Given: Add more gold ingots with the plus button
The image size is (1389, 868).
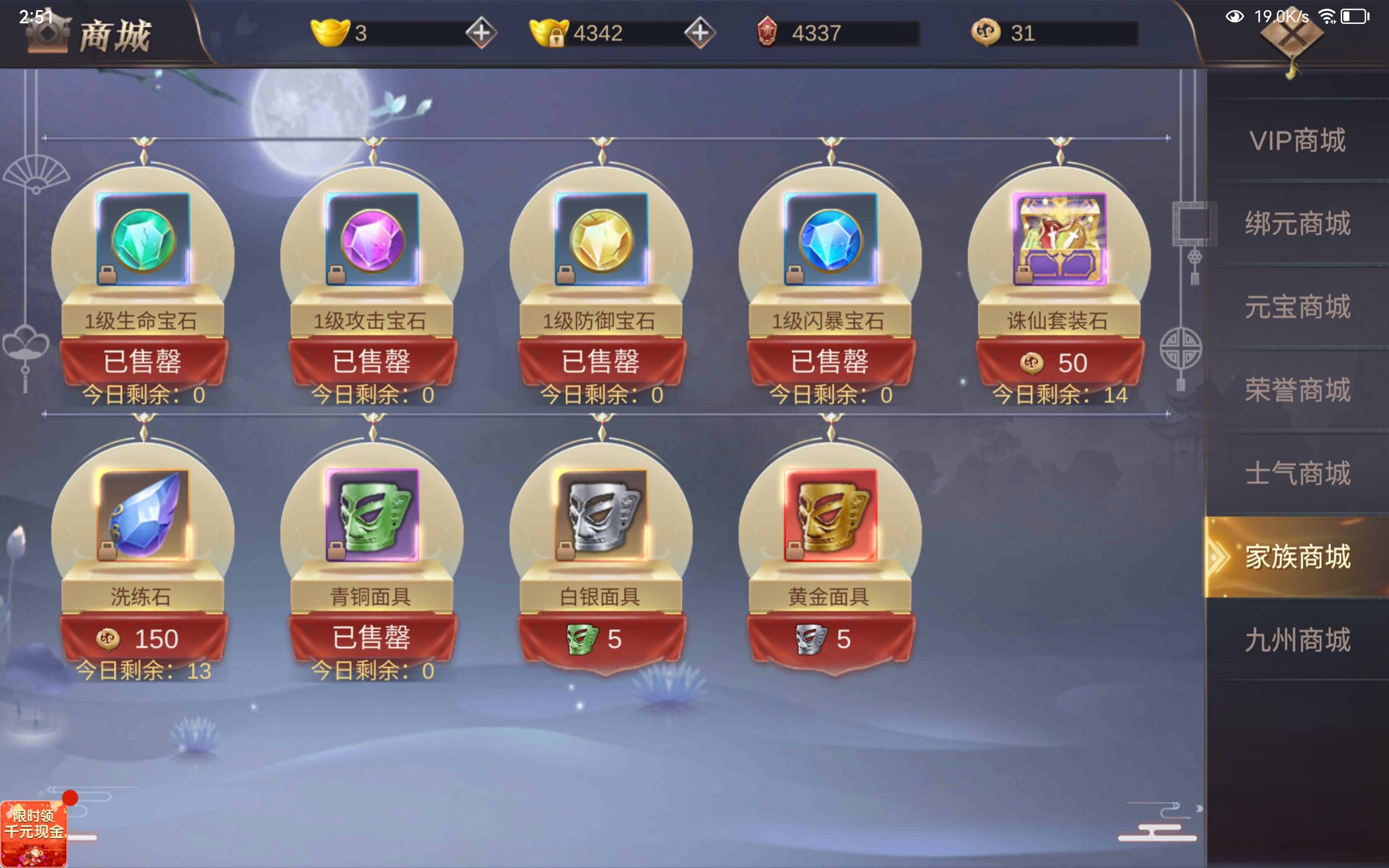Looking at the screenshot, I should [481, 33].
